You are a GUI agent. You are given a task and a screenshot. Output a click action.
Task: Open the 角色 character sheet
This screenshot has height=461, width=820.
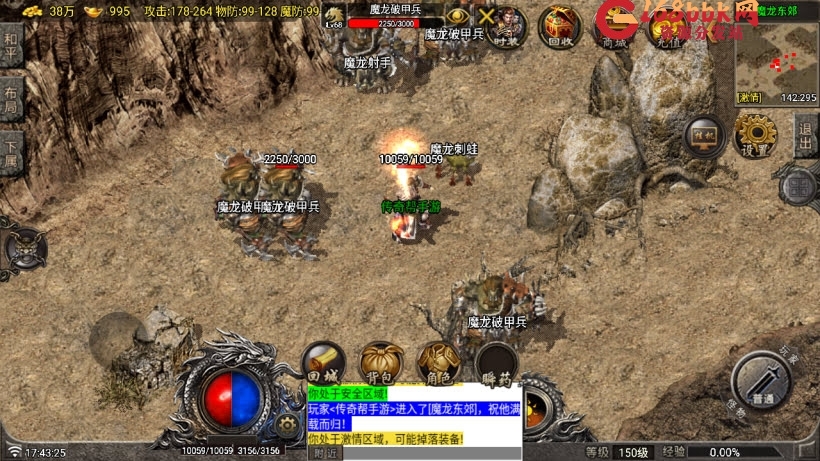(x=438, y=362)
